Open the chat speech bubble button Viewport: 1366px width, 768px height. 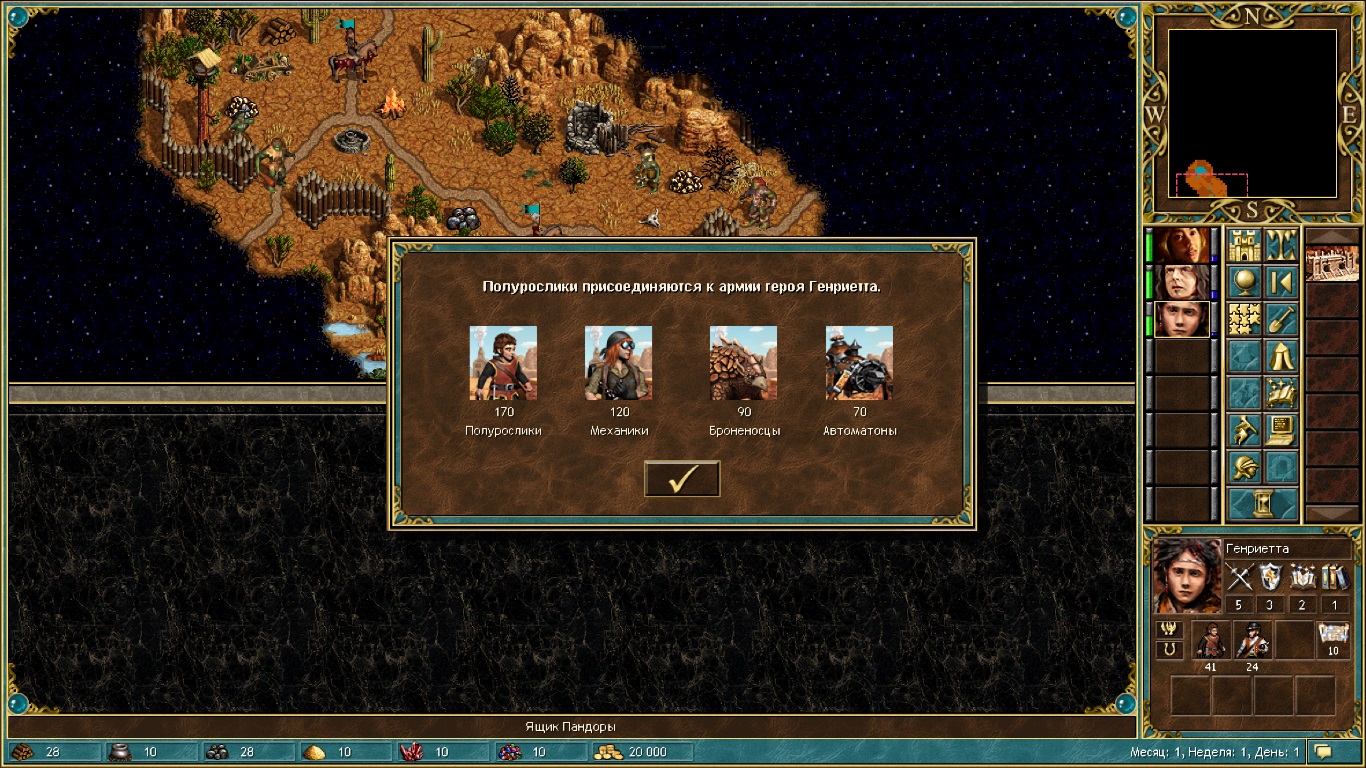pos(1324,751)
